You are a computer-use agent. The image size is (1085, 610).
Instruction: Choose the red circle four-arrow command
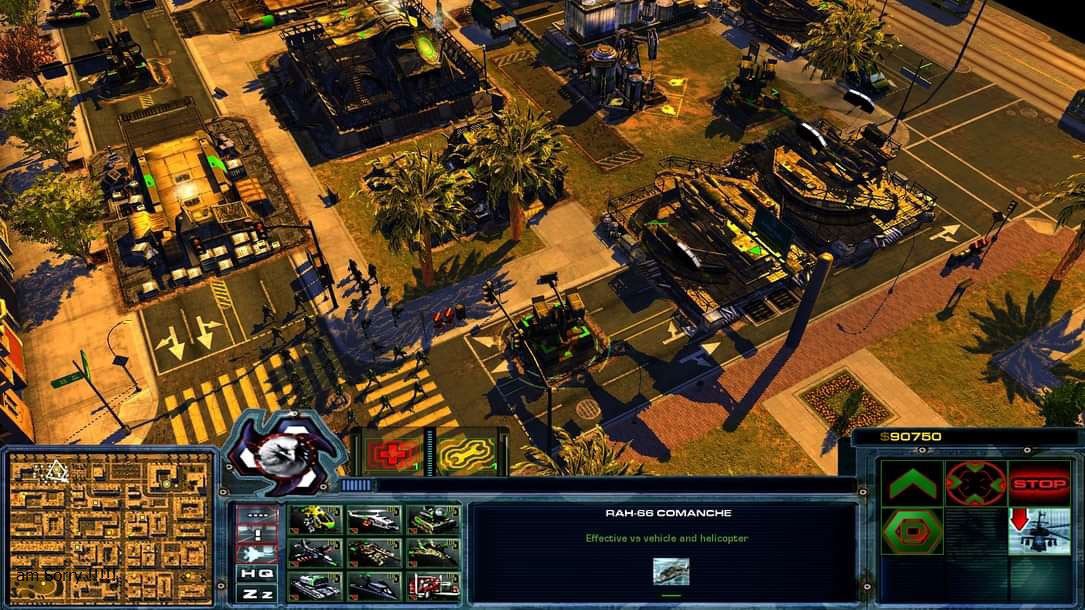pyautogui.click(x=975, y=484)
